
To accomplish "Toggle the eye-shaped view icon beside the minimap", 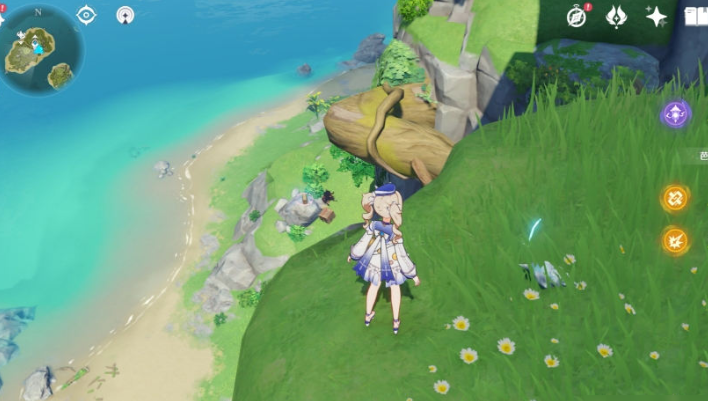I will [x=86, y=15].
